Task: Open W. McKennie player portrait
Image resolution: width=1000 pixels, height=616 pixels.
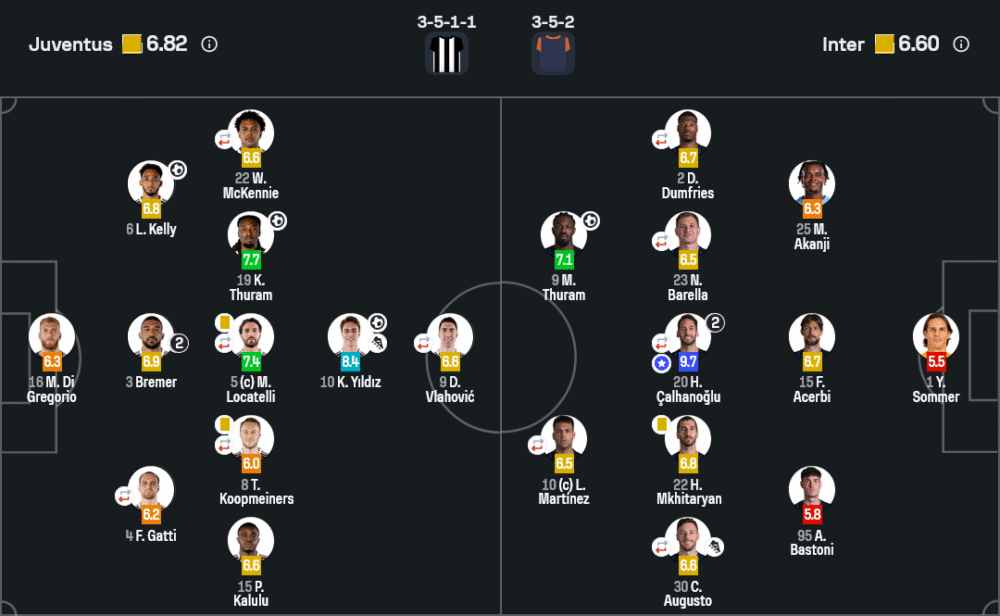Action: 251,133
